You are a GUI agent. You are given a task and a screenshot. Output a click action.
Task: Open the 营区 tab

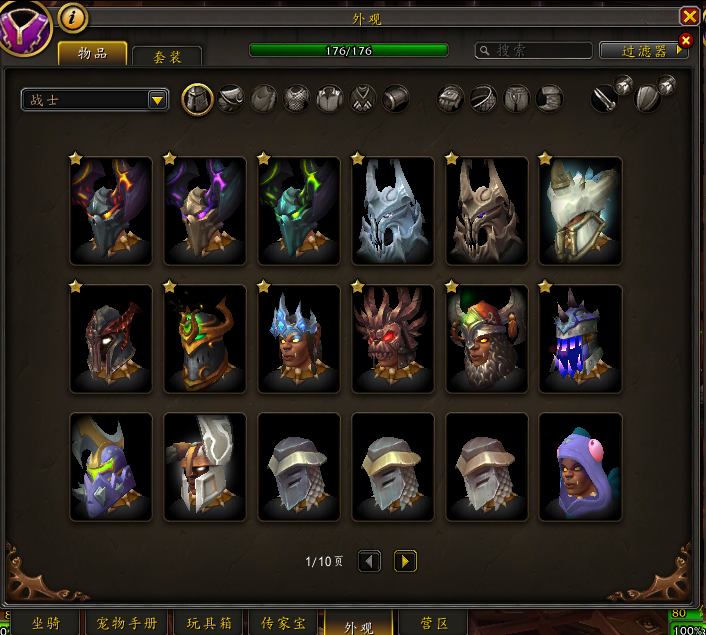point(433,623)
